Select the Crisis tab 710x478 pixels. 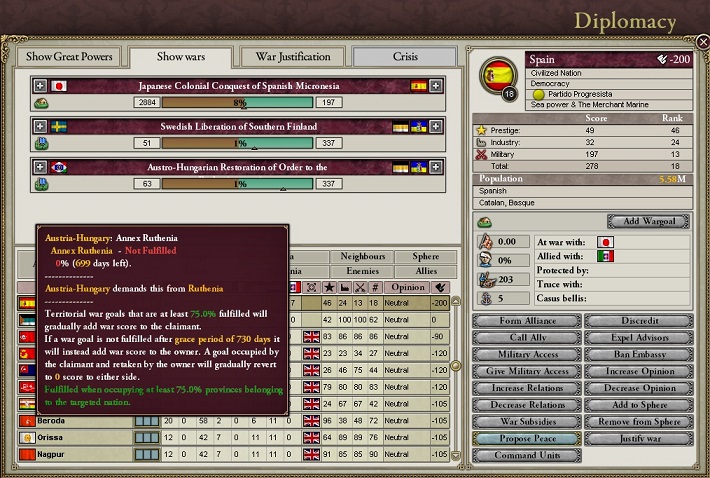pyautogui.click(x=405, y=57)
